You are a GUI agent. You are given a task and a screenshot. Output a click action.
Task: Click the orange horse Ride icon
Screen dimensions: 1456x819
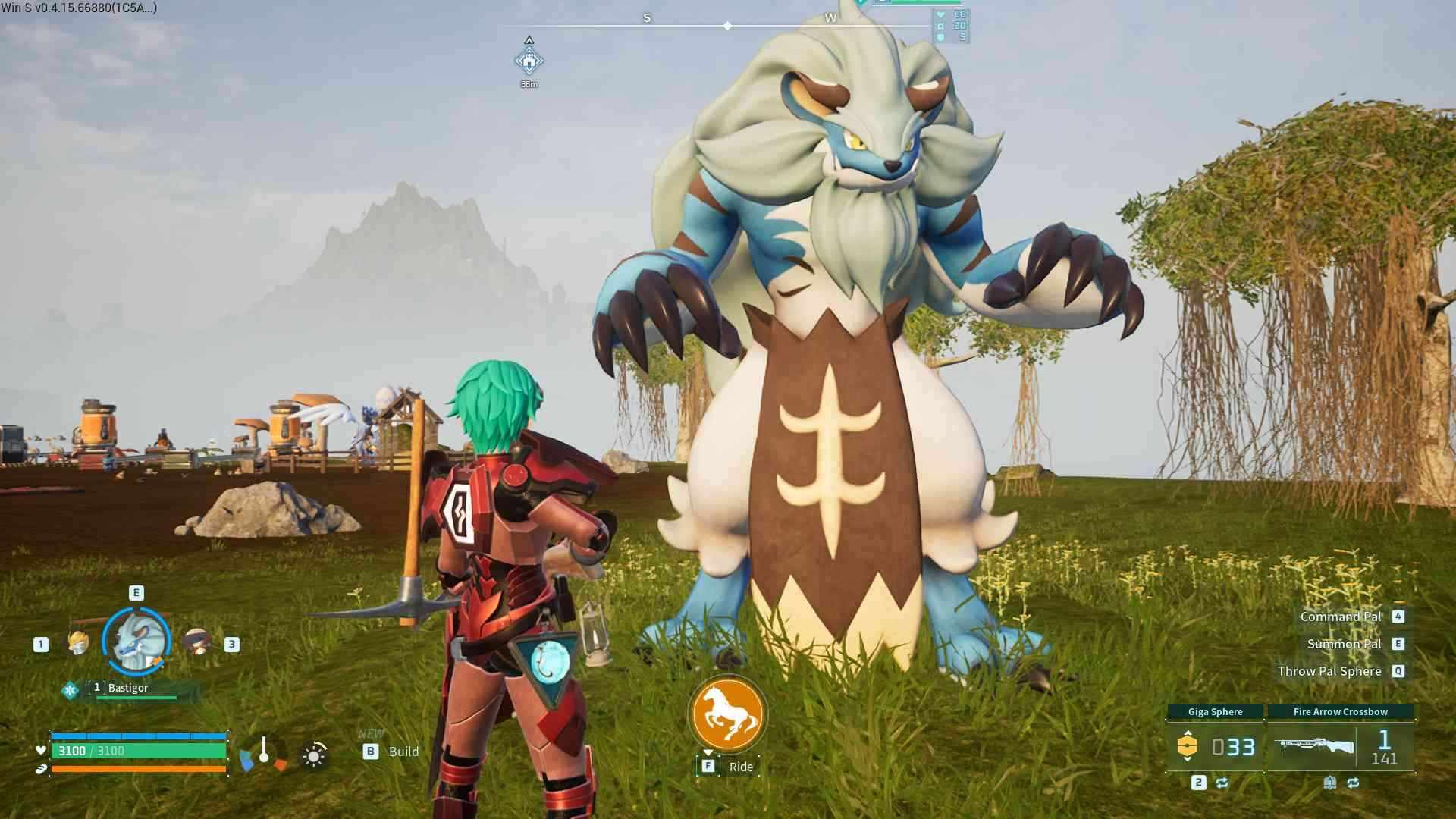click(x=727, y=714)
